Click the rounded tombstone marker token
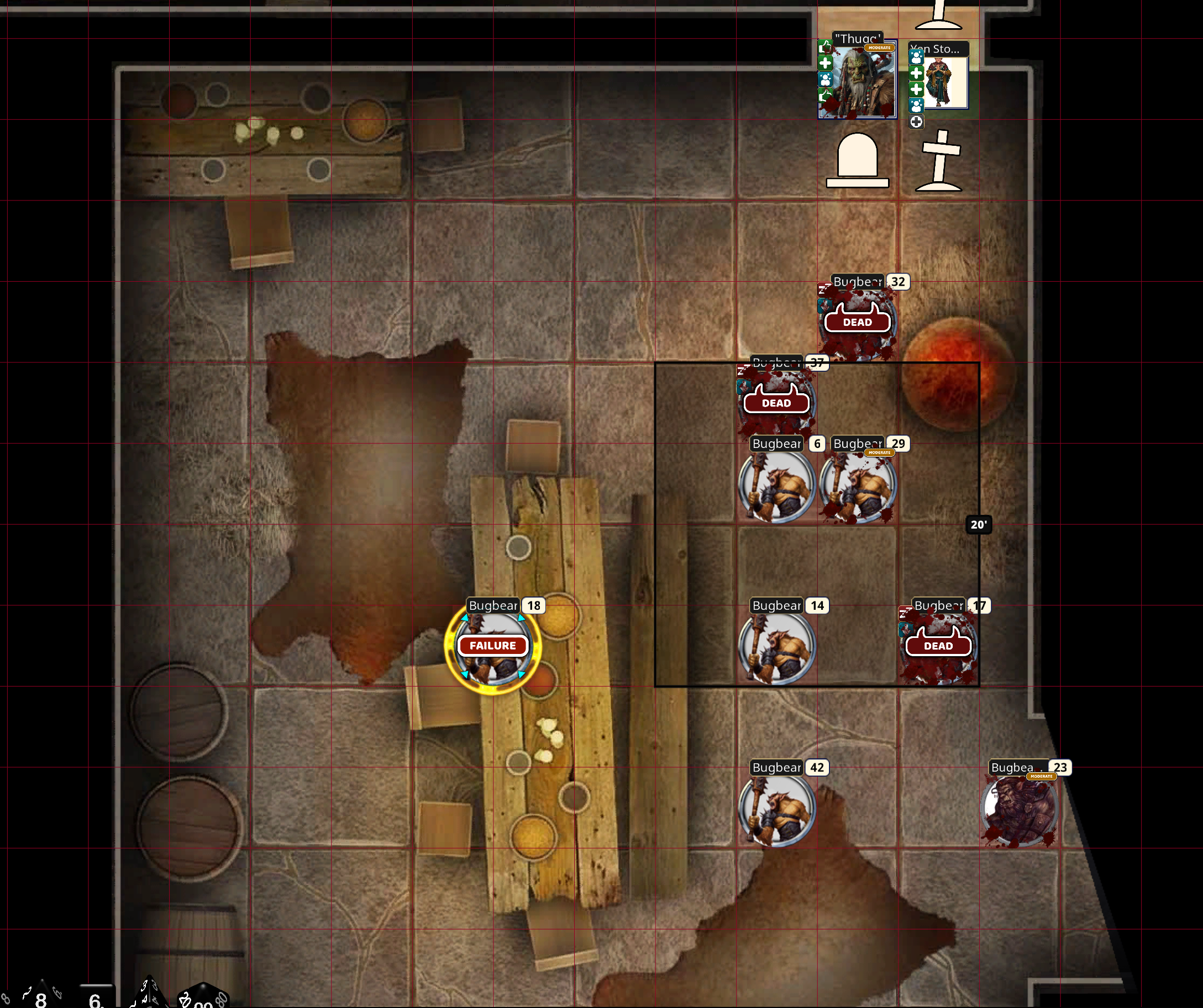This screenshot has width=1203, height=1008. click(x=858, y=161)
